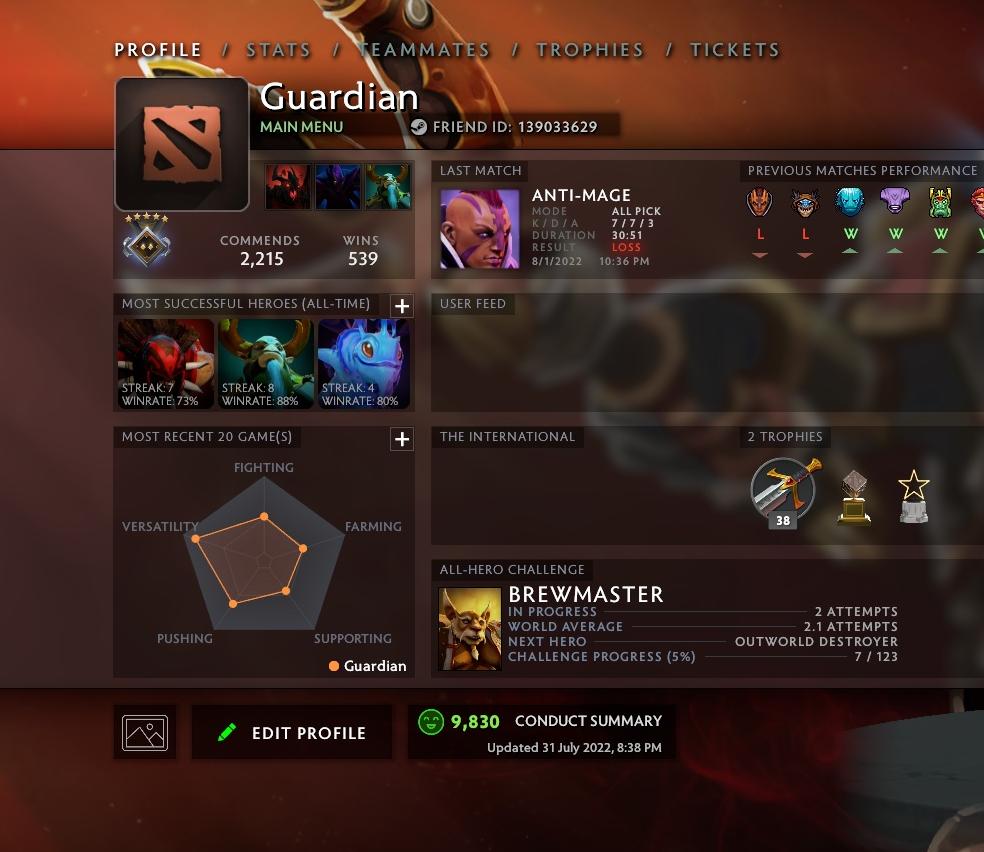This screenshot has width=984, height=852.
Task: Click the Dota 2 profile avatar
Action: coord(182,144)
